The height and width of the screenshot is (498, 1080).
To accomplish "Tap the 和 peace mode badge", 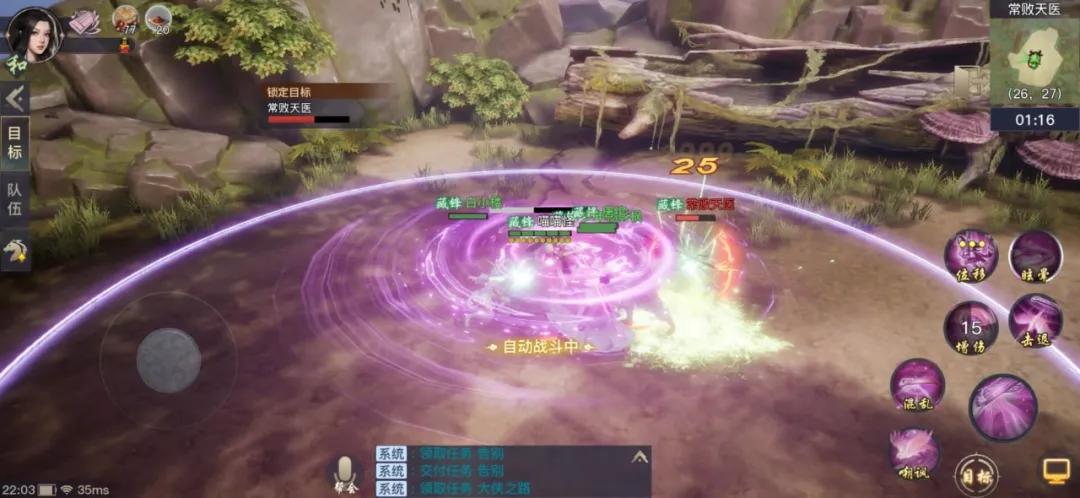I will click(x=15, y=66).
